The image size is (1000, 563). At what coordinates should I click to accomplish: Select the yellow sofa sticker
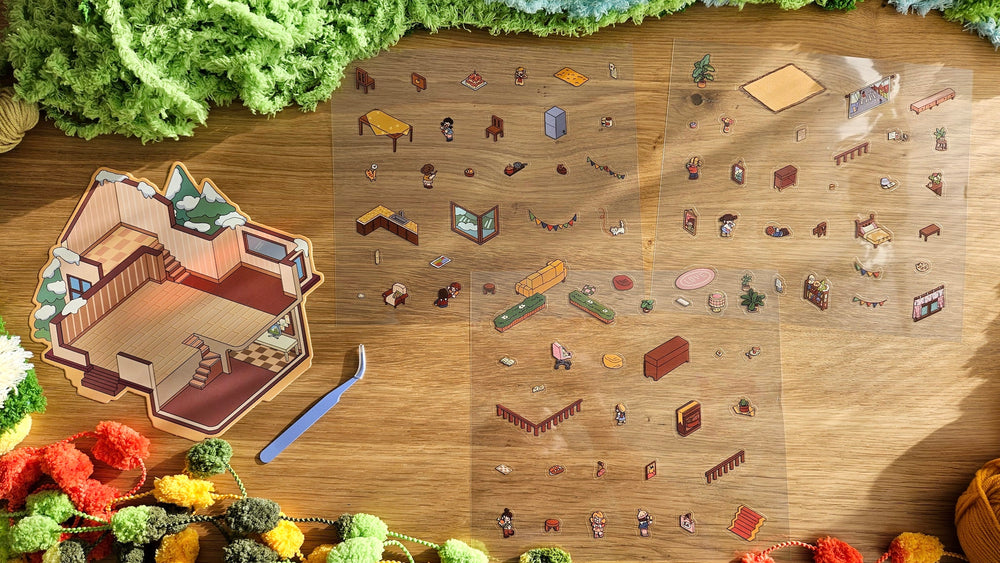pyautogui.click(x=541, y=278)
